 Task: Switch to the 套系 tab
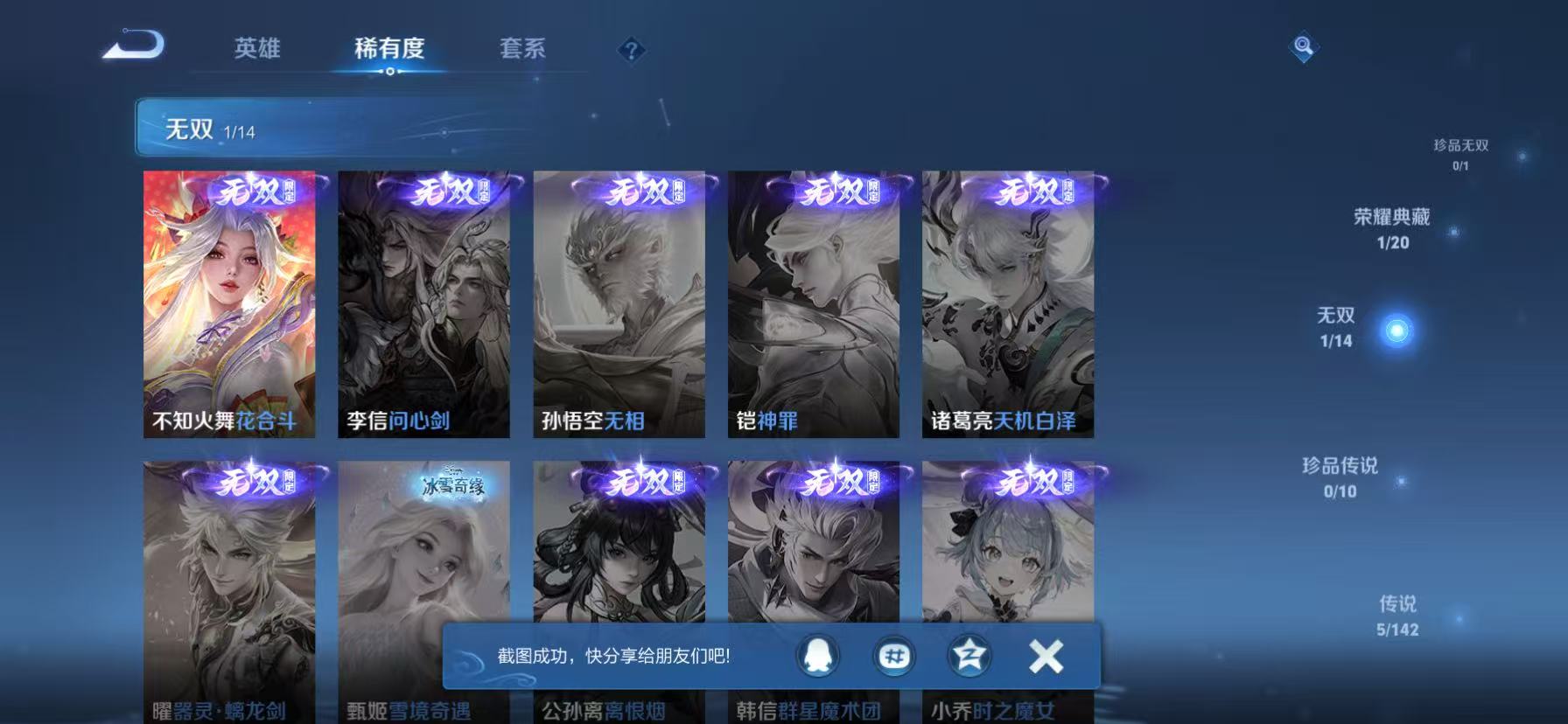pos(522,50)
